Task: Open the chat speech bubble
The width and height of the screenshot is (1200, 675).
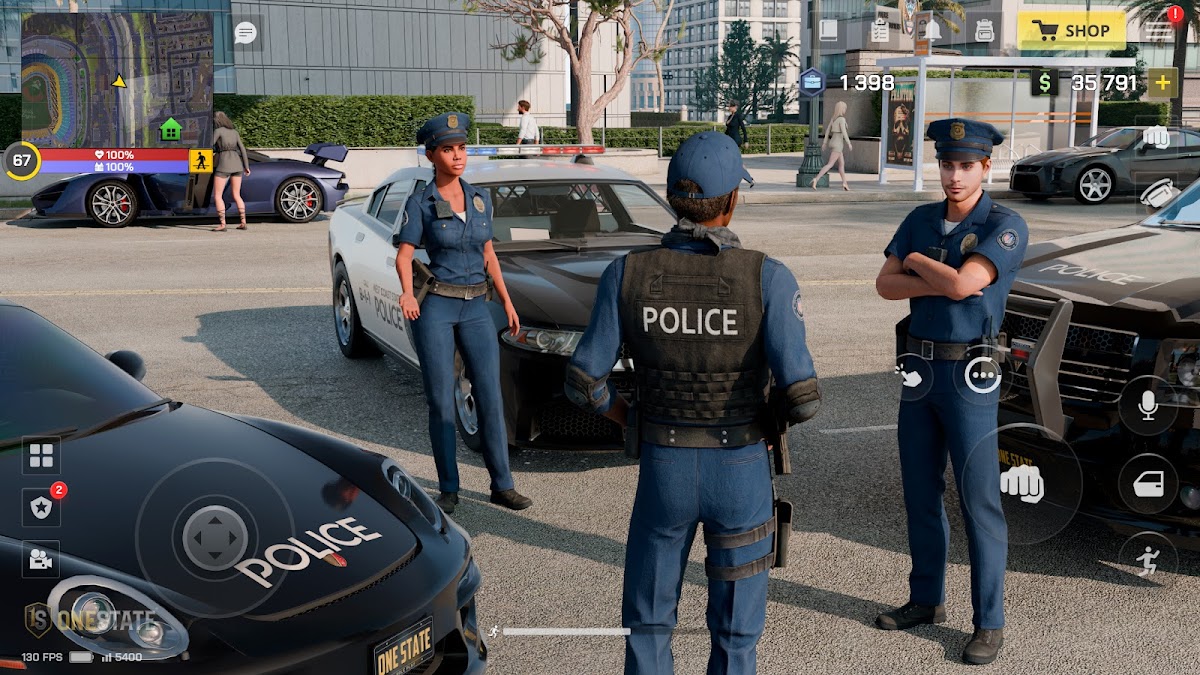Action: (245, 32)
